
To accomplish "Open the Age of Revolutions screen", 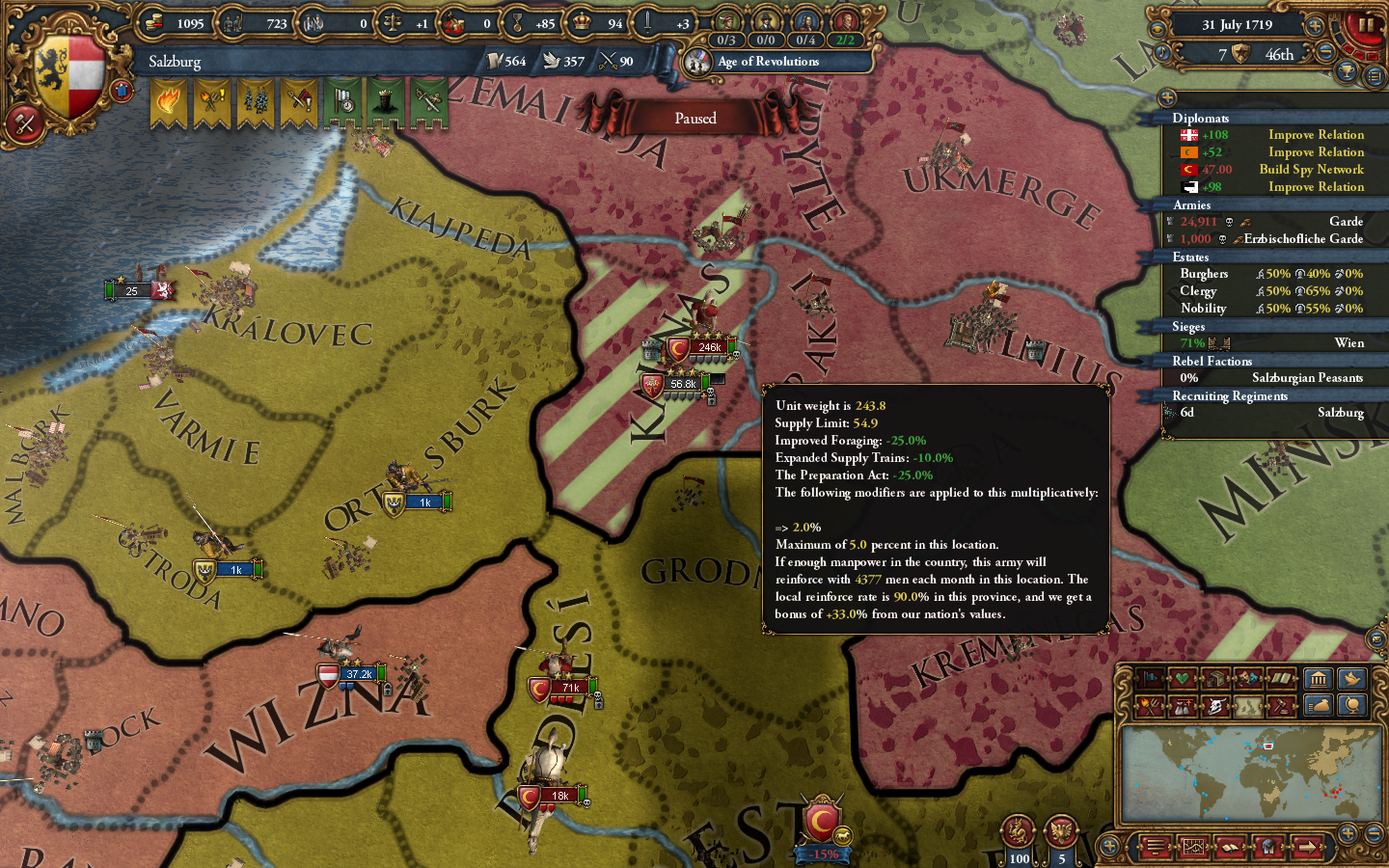I will 767,62.
